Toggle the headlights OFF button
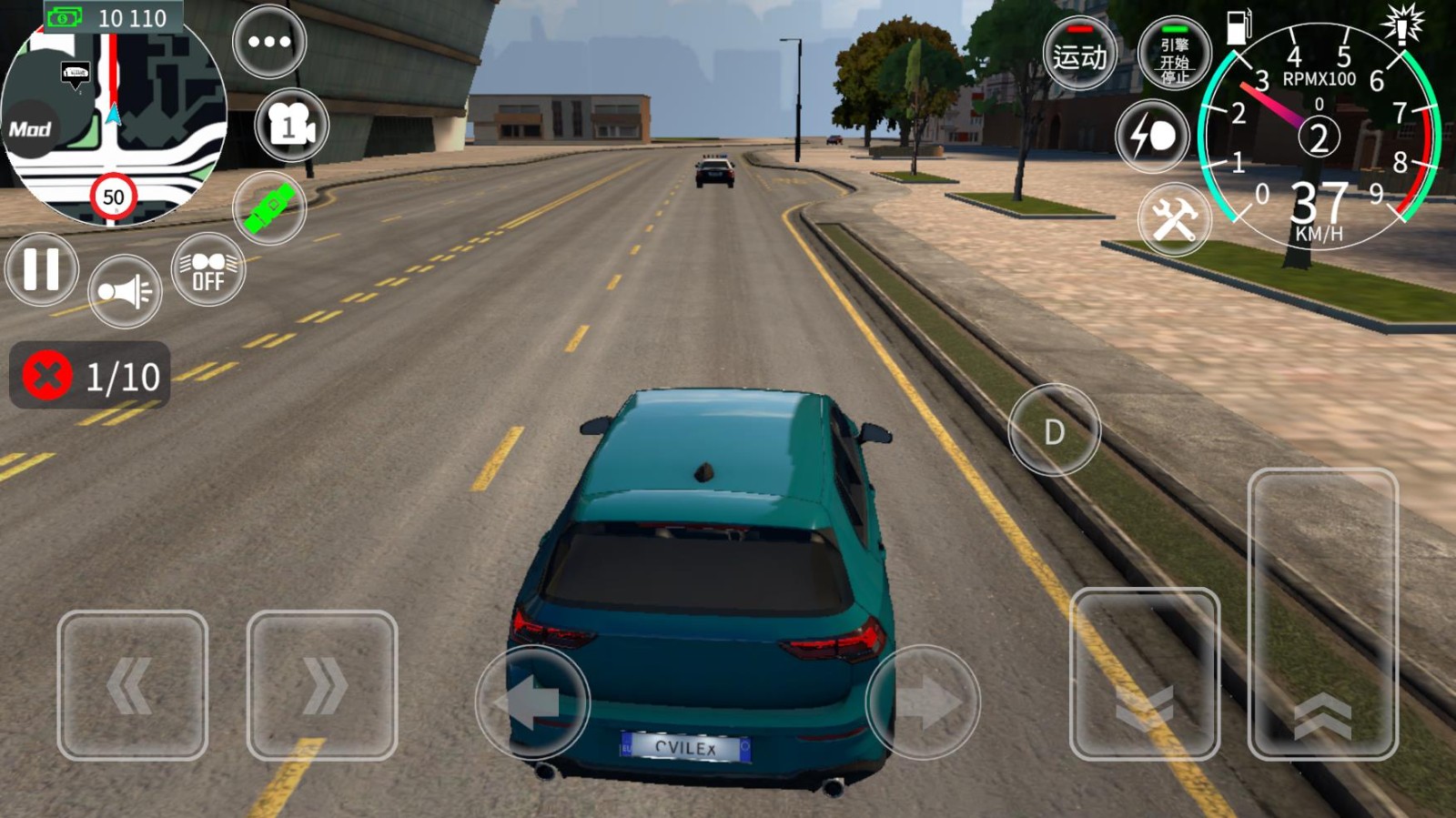The image size is (1456, 818). pos(208,270)
